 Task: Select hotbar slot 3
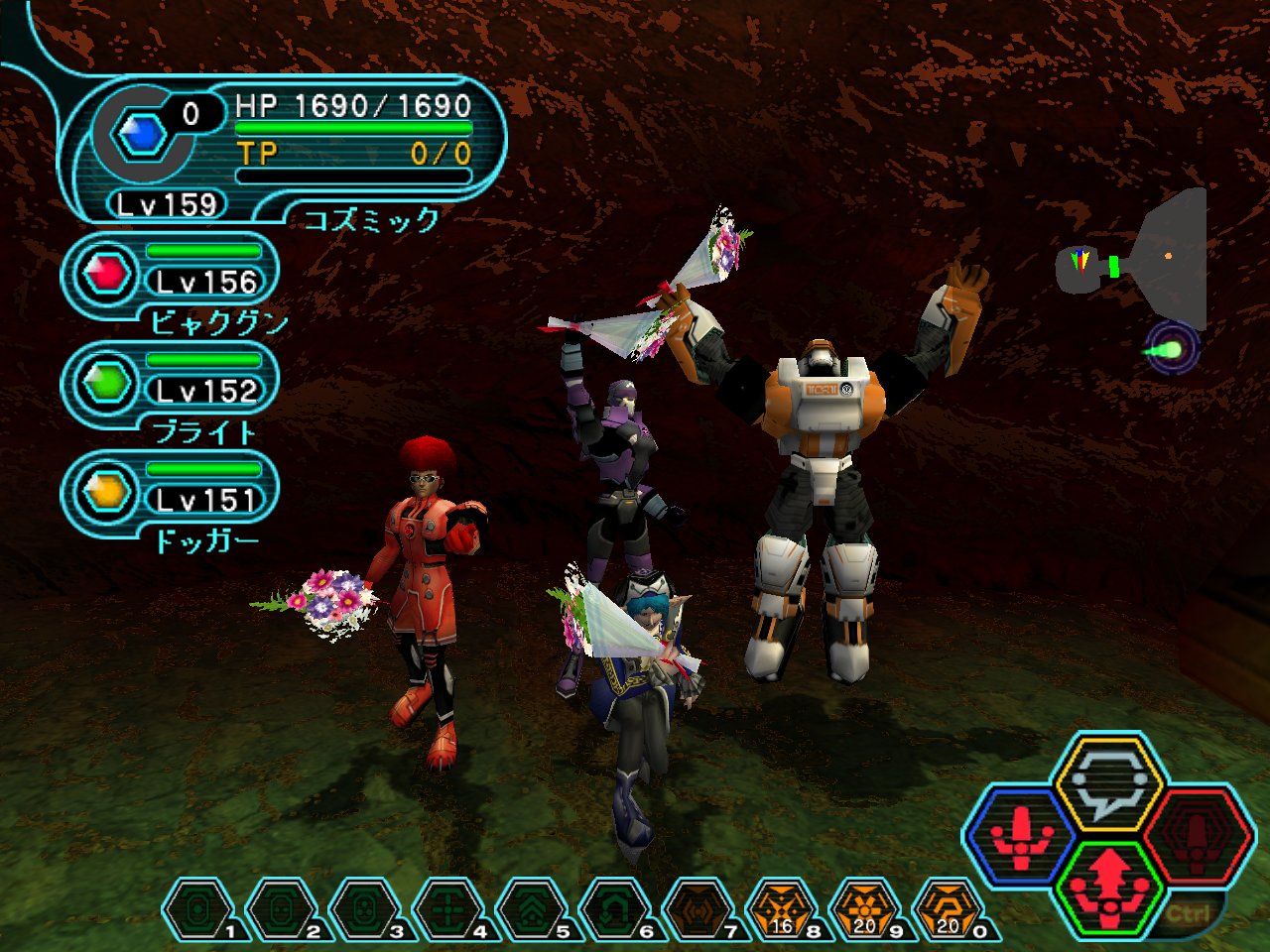pyautogui.click(x=365, y=909)
